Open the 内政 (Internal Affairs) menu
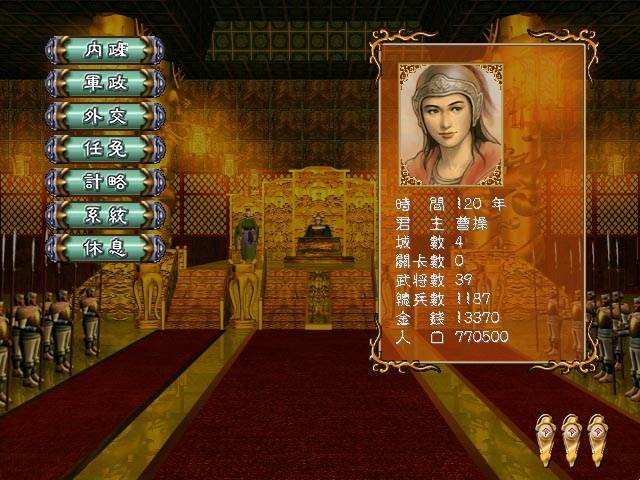 pyautogui.click(x=105, y=49)
